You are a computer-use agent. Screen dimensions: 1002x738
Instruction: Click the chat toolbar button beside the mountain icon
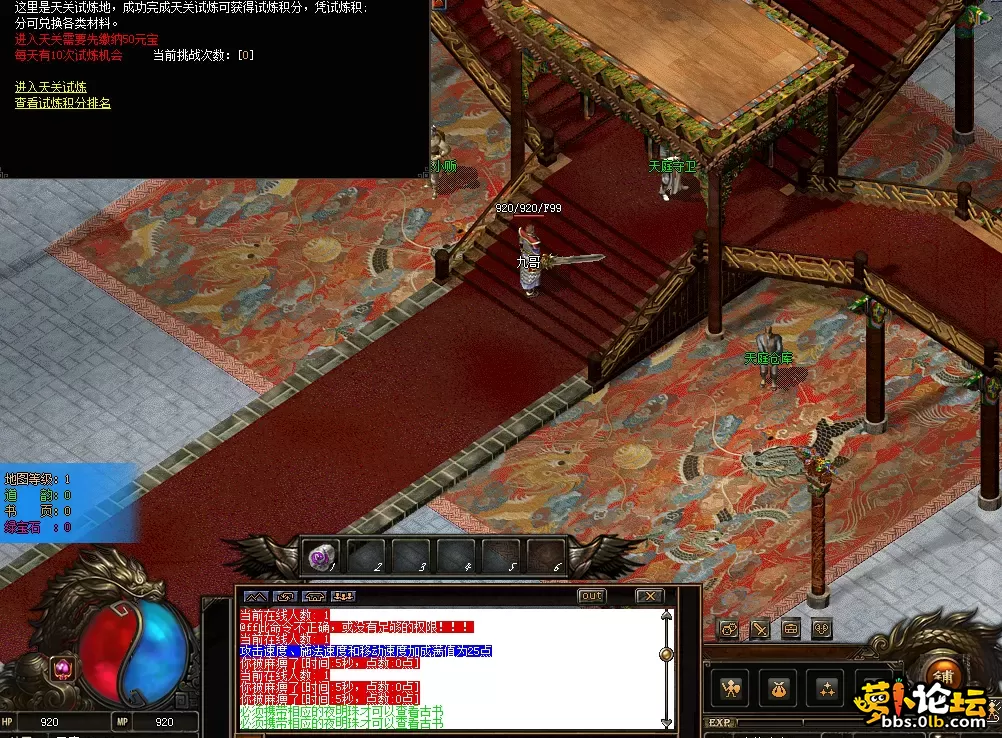285,597
